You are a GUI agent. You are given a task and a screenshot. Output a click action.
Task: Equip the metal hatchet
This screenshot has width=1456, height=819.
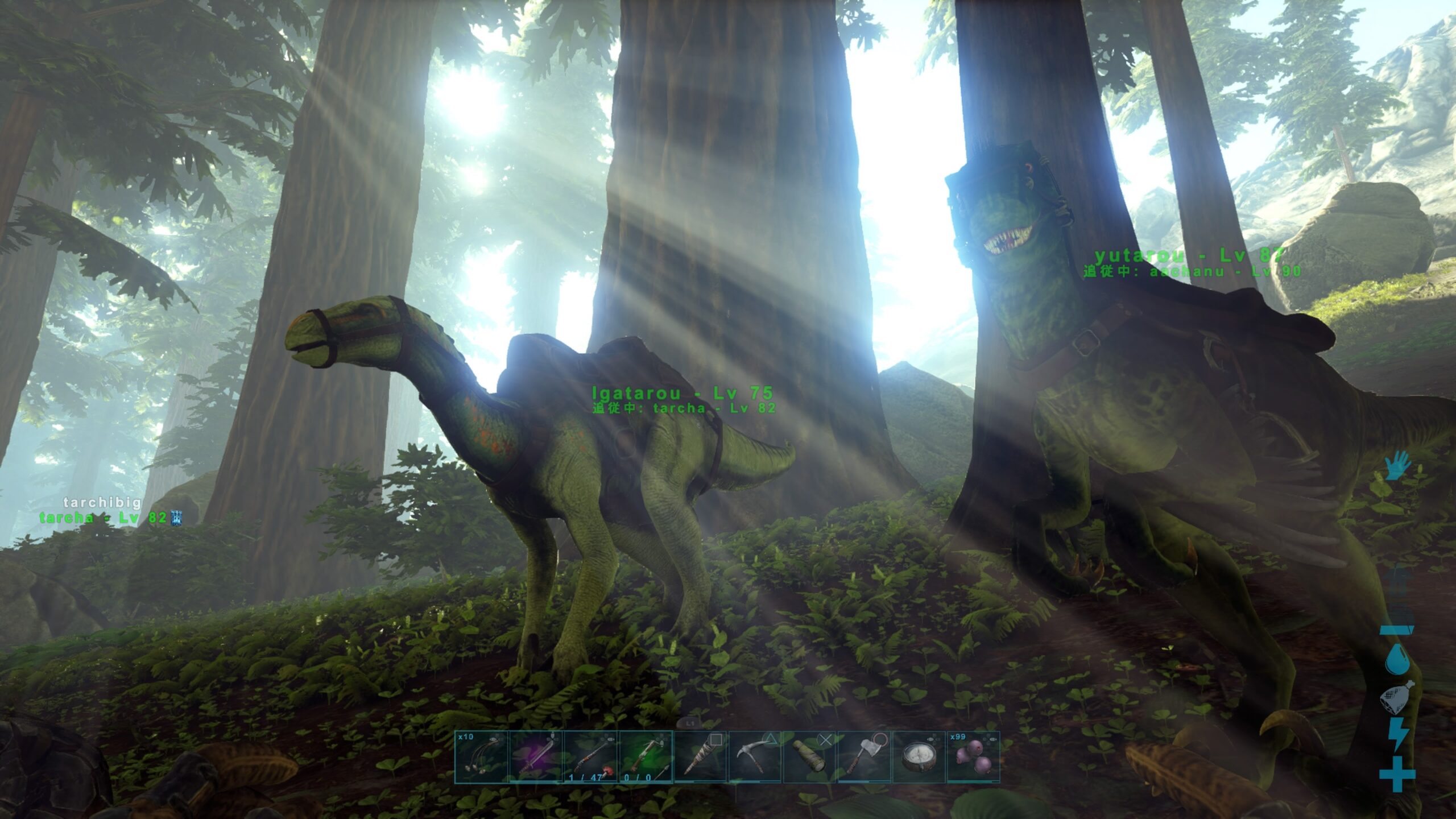click(864, 757)
